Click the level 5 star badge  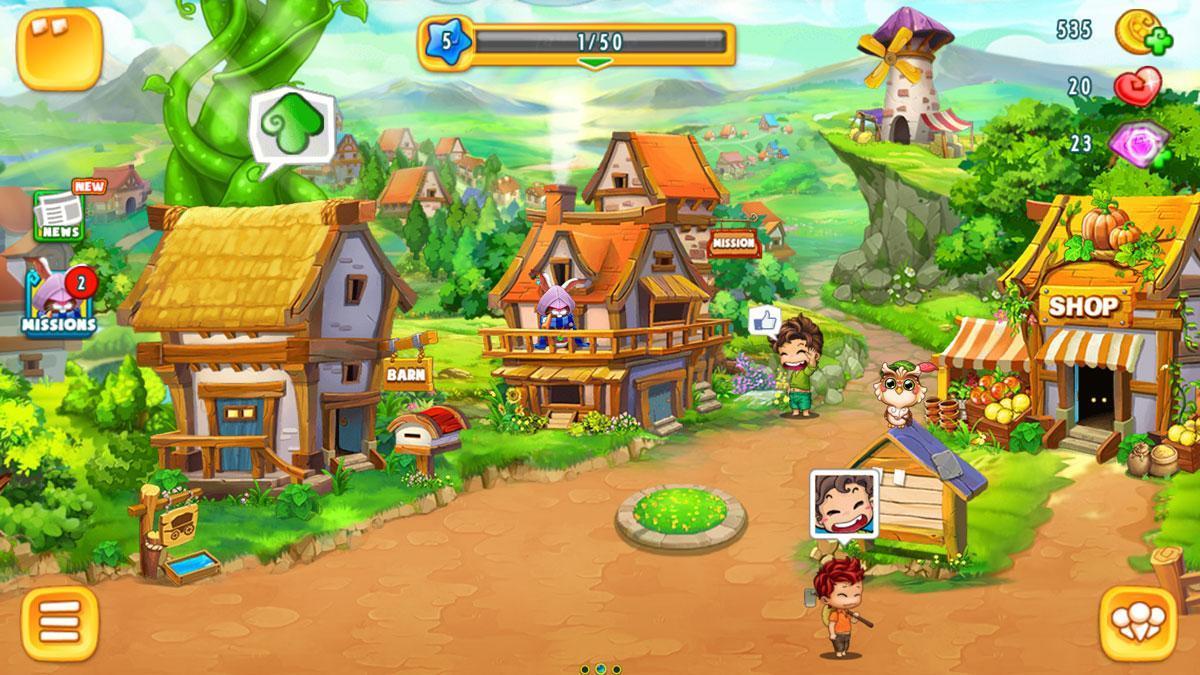coord(445,43)
